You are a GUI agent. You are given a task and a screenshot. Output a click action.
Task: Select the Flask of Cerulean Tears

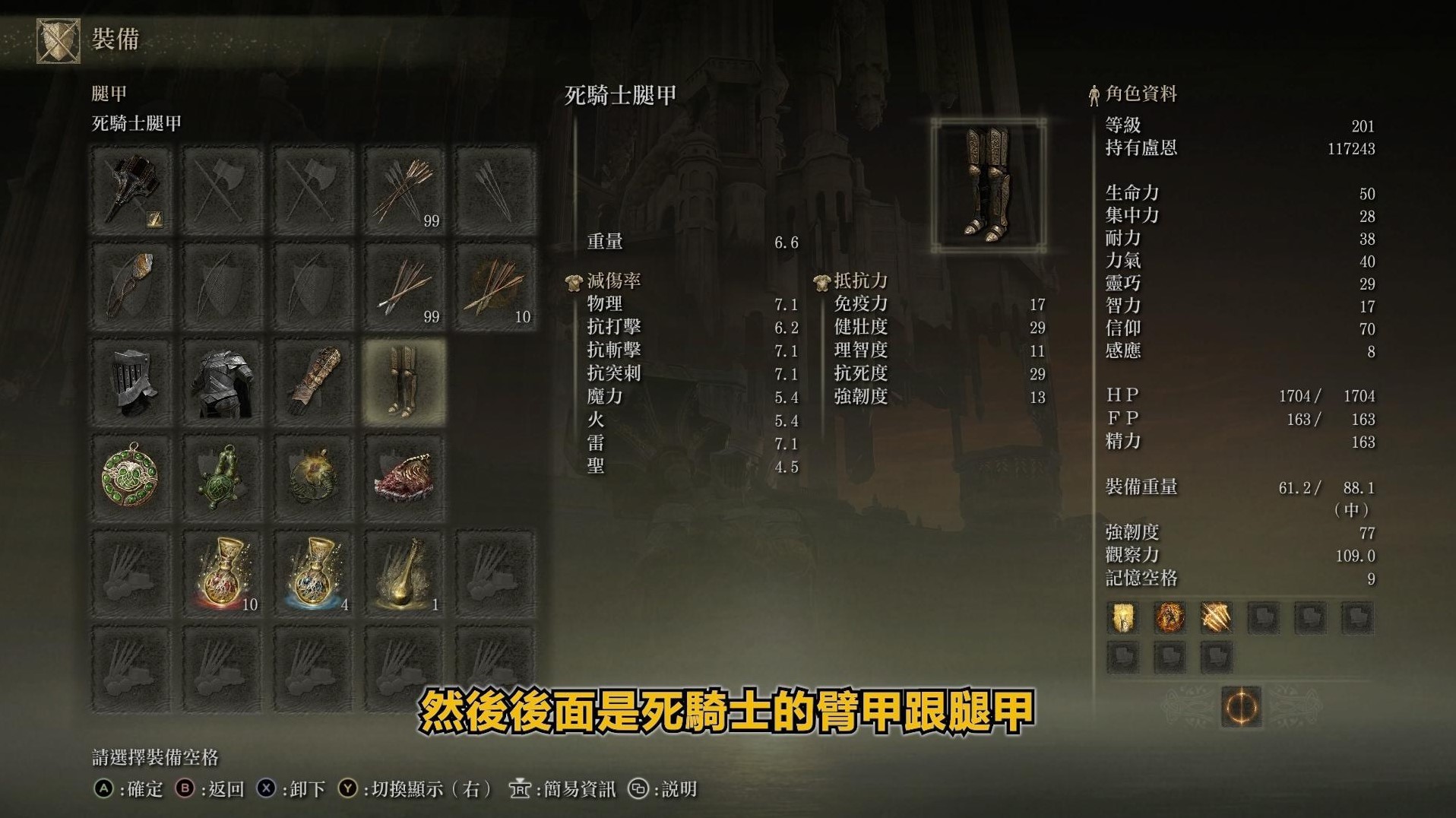314,575
